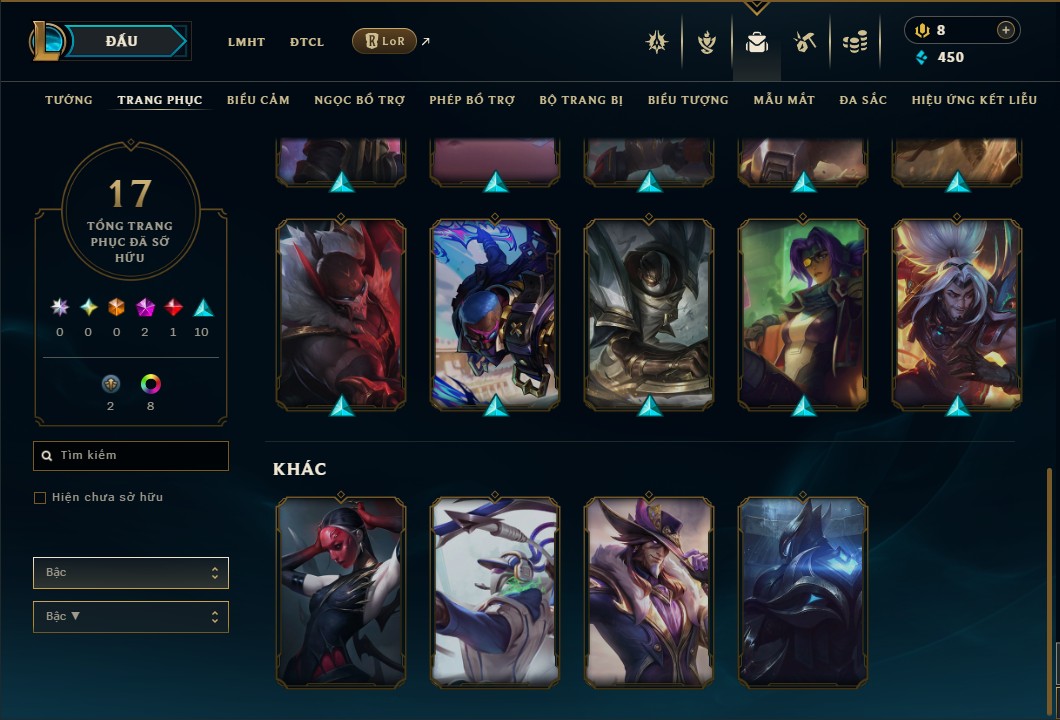Add currency with the plus button
Screen dimensions: 1060x720
pos(1005,31)
